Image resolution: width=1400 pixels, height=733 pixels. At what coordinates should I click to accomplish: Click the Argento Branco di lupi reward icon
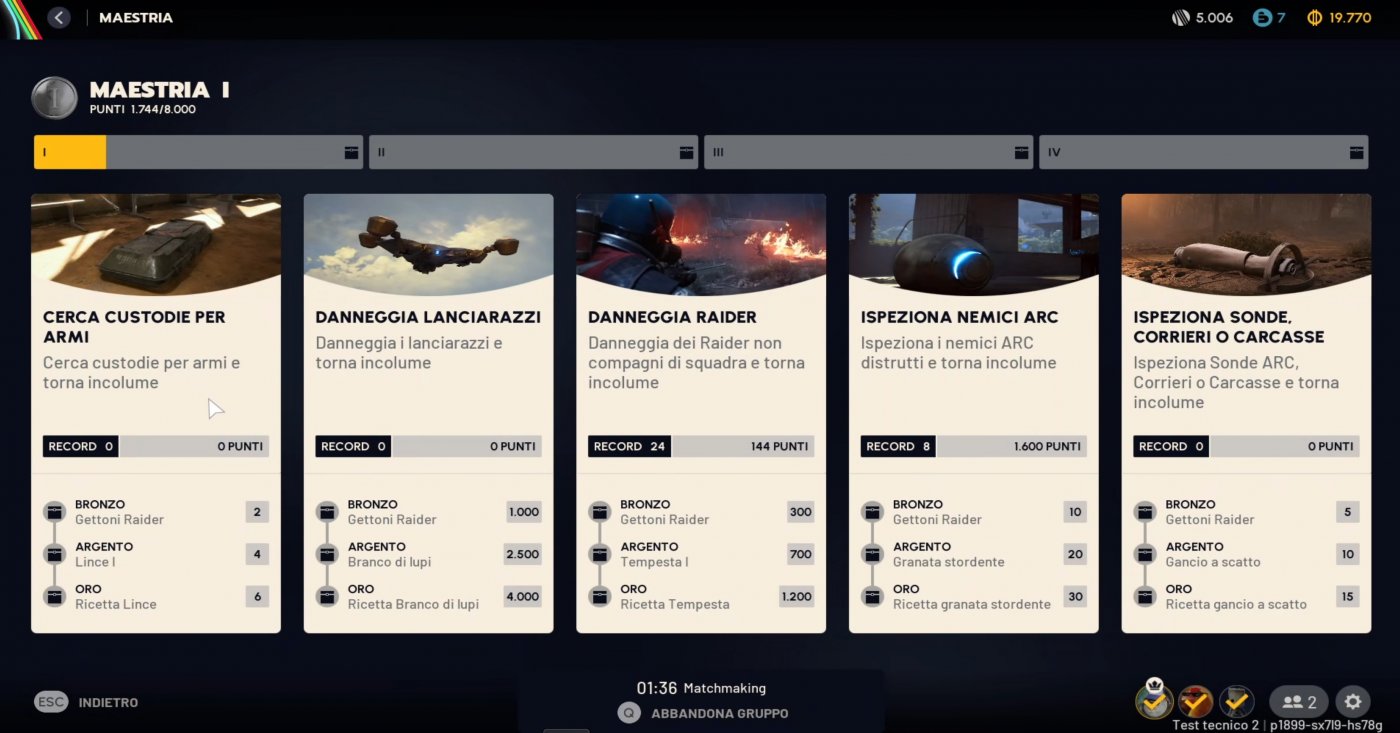[327, 553]
